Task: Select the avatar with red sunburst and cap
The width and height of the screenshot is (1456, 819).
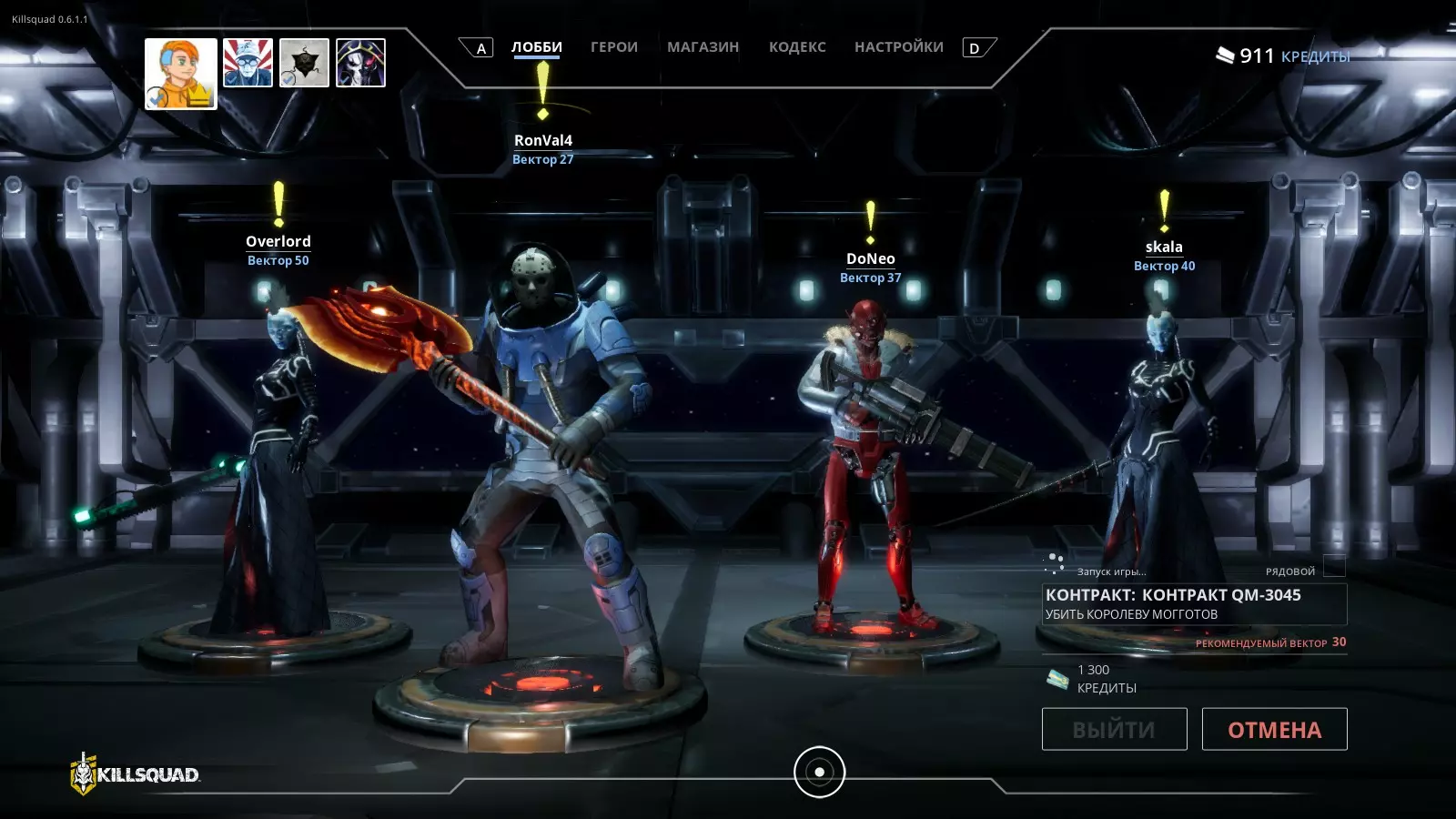Action: coord(248,63)
